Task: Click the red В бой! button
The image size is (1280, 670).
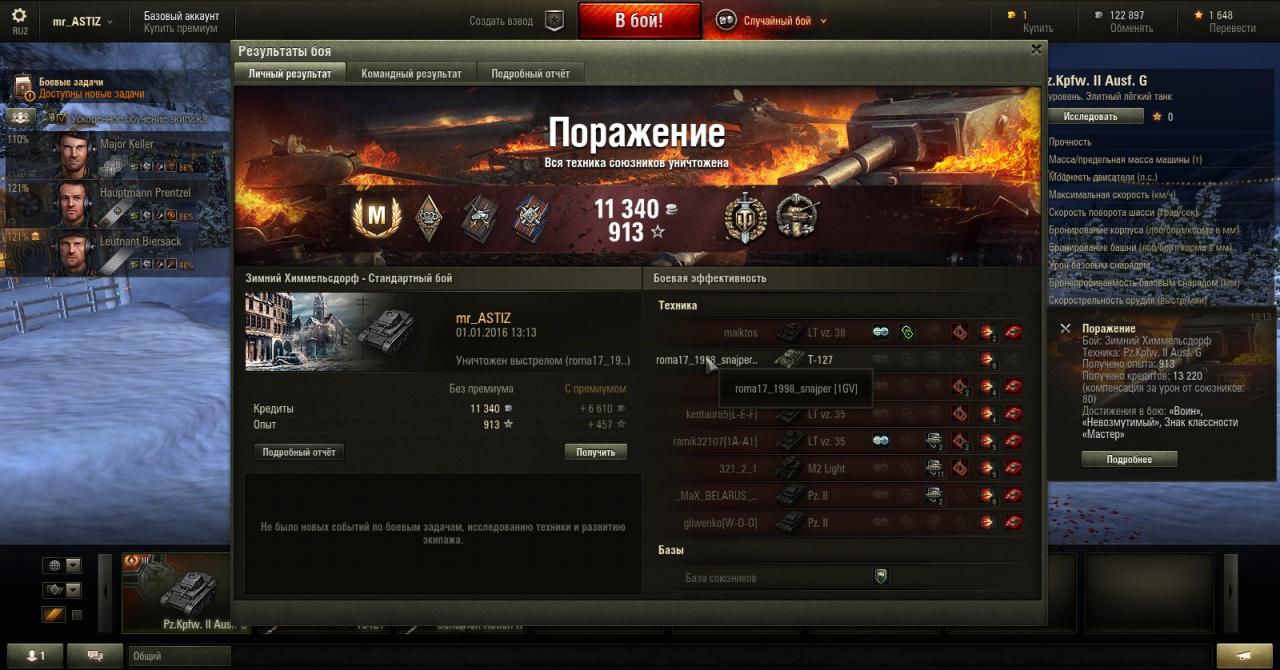Action: [639, 21]
